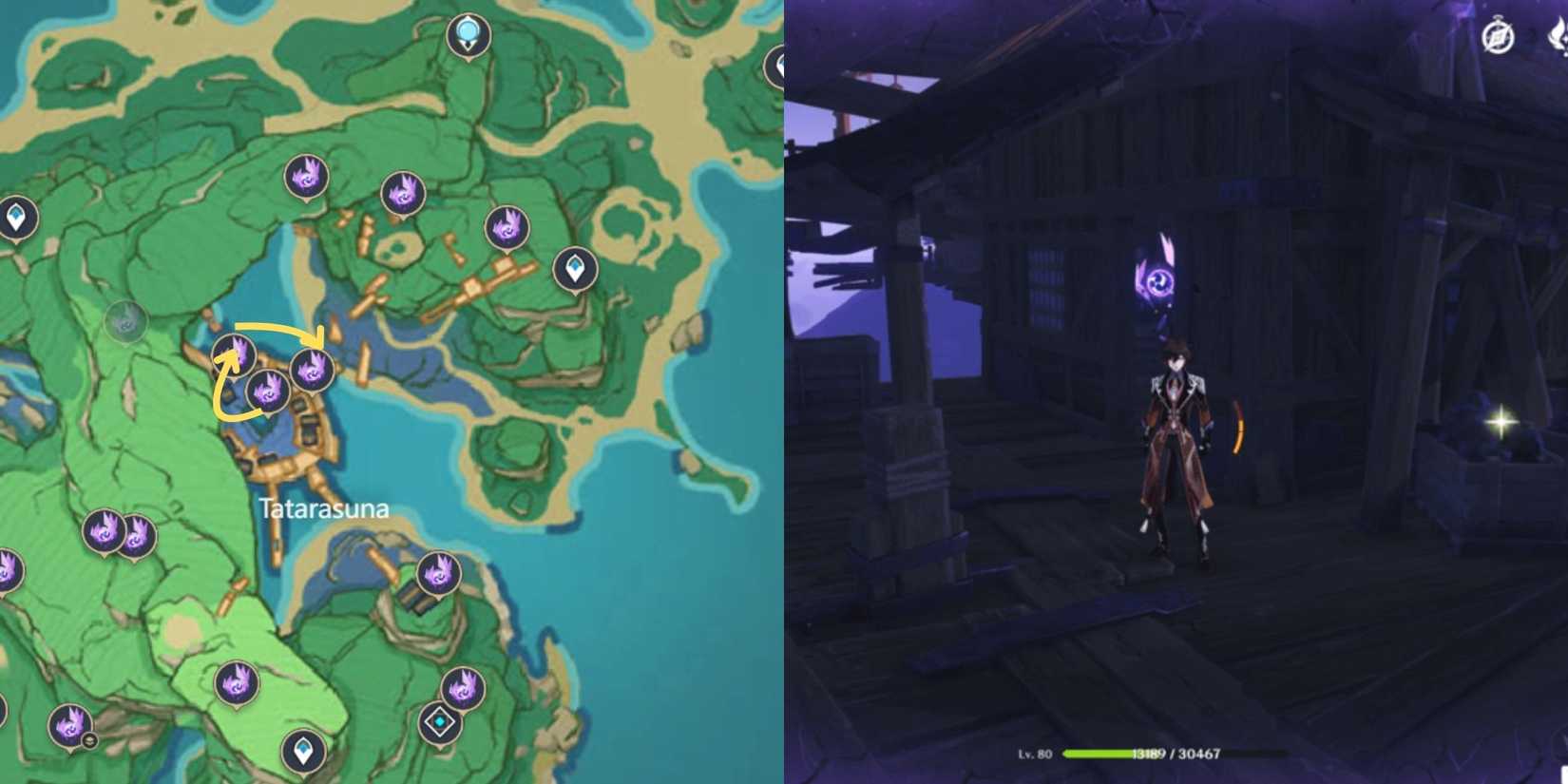Follow the curved yellow route arrow

pyautogui.click(x=276, y=333)
